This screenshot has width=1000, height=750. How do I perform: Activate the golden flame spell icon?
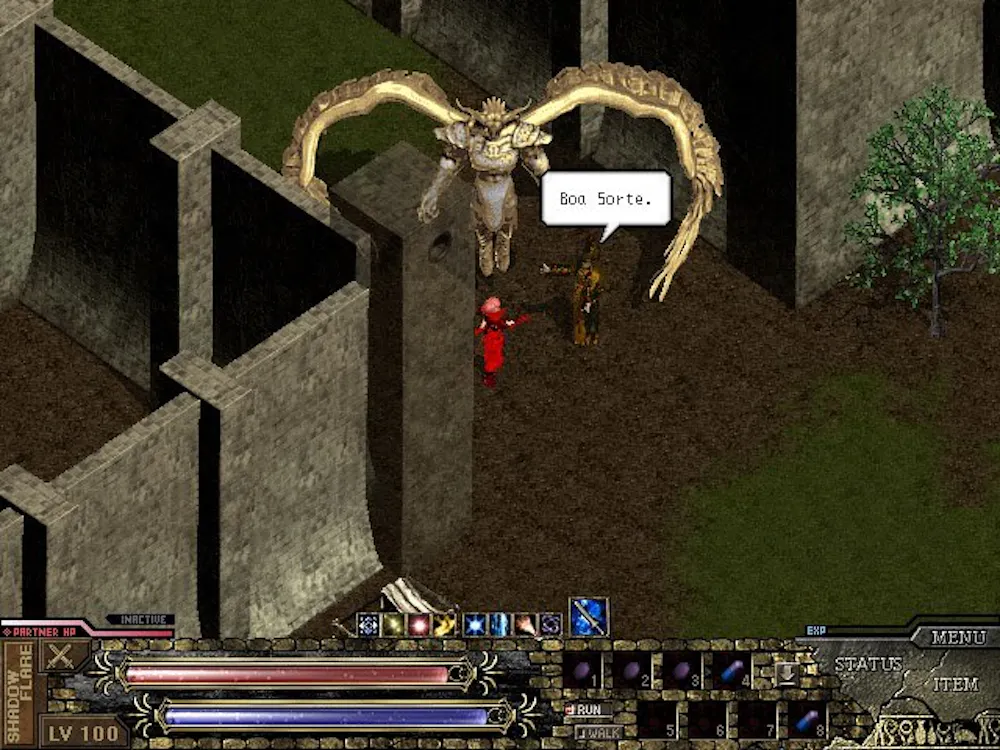[x=445, y=625]
